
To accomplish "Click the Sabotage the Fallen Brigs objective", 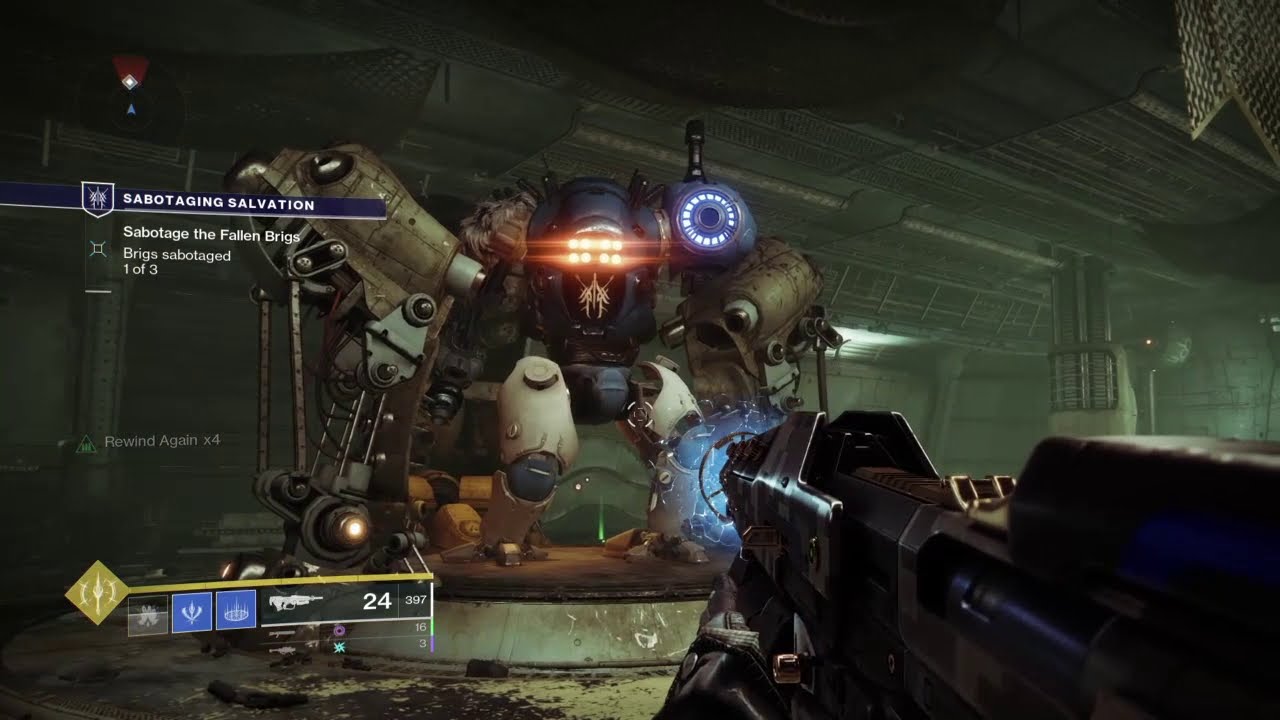I will coord(211,234).
